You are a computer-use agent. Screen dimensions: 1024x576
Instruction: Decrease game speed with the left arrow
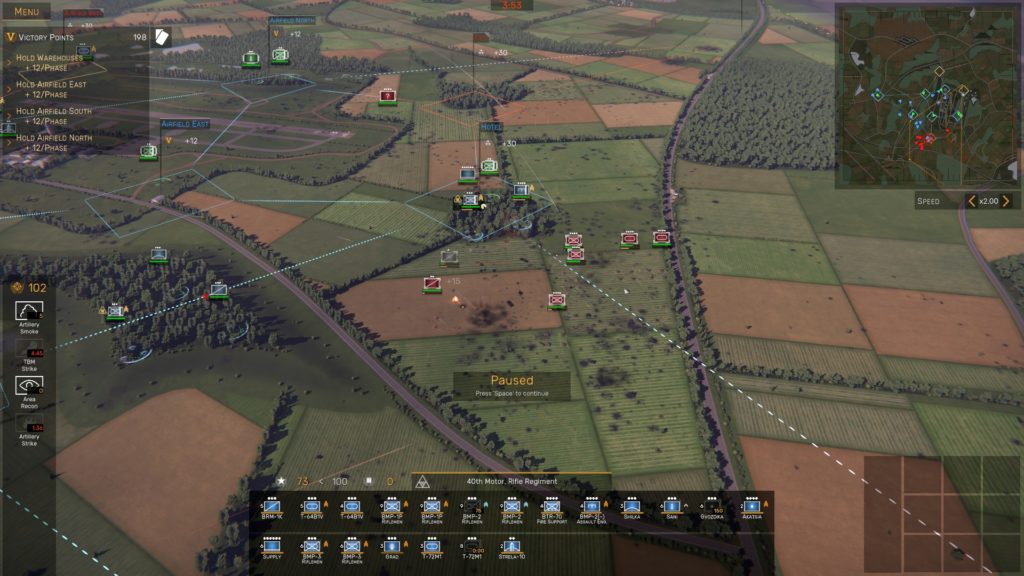[x=971, y=201]
